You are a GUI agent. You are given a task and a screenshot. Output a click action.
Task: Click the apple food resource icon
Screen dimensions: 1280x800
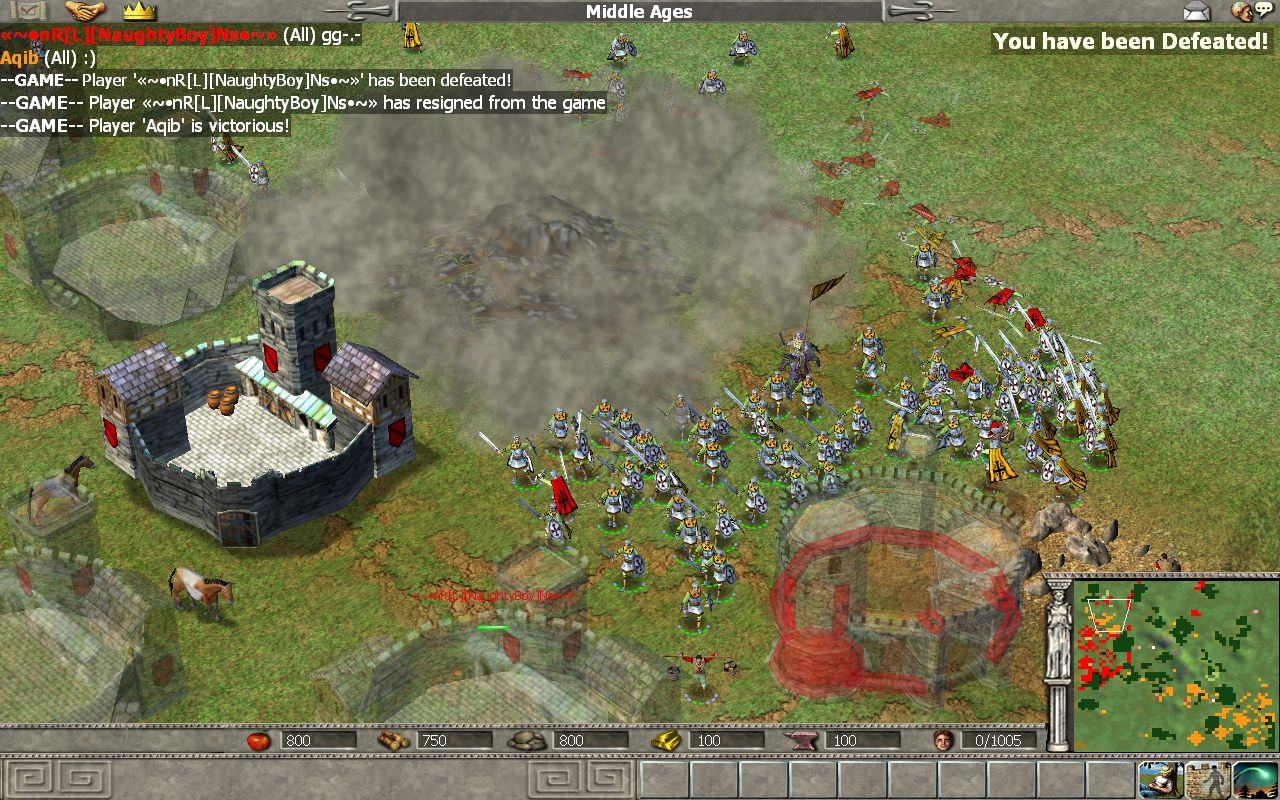click(259, 740)
